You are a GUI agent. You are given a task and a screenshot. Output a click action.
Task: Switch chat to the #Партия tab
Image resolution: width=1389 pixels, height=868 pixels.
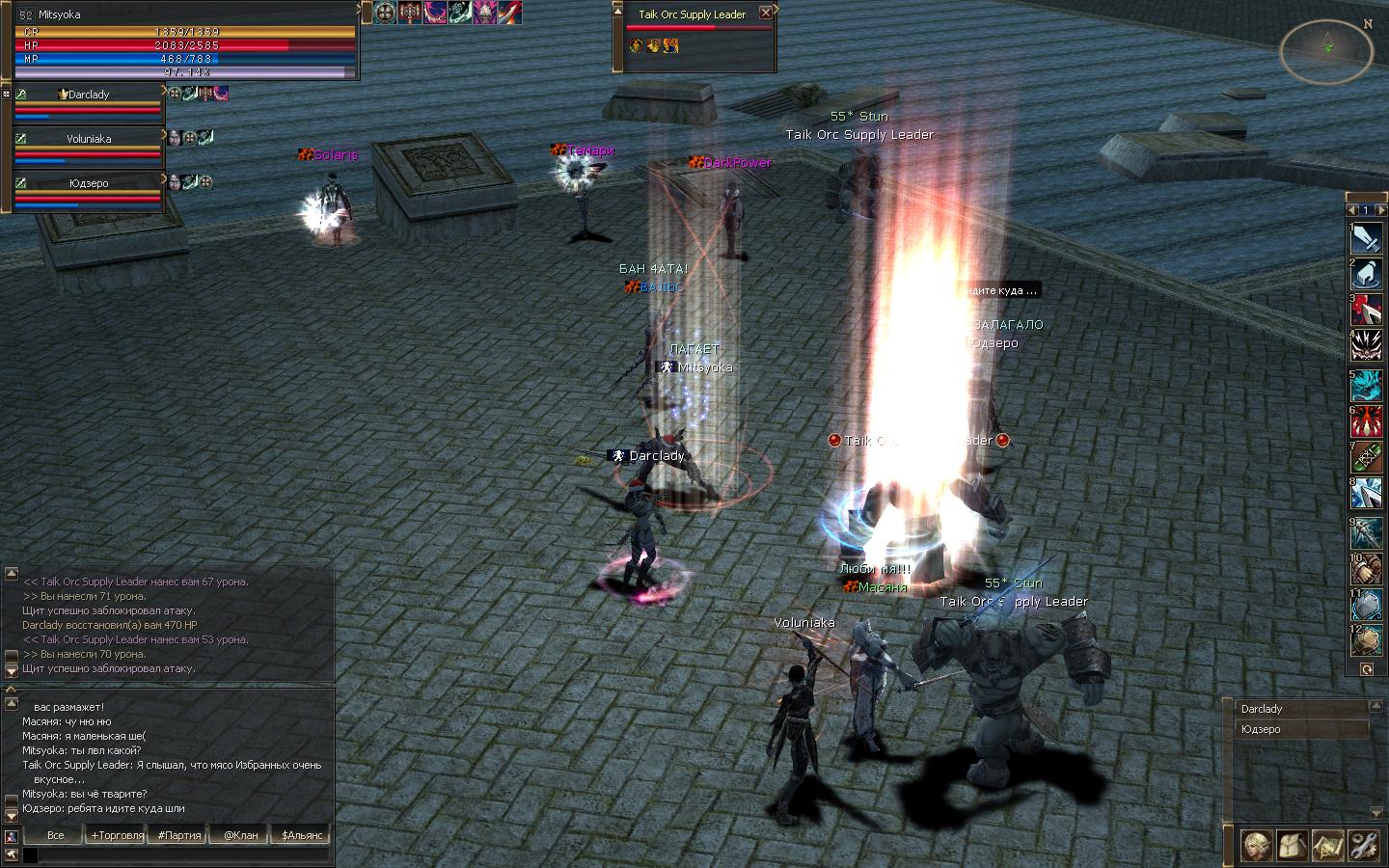(179, 835)
